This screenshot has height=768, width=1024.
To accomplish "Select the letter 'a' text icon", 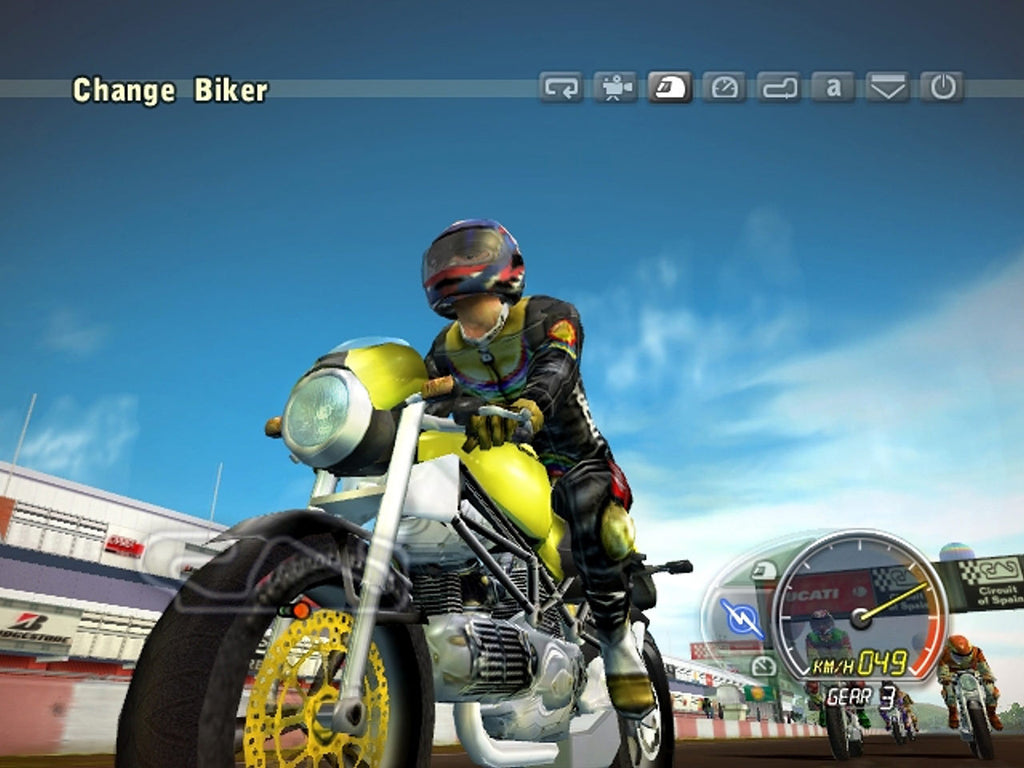I will pos(833,88).
